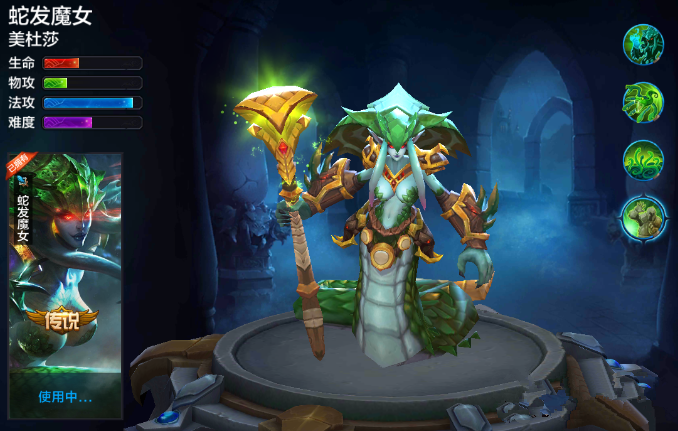Image resolution: width=678 pixels, height=431 pixels.
Task: Show the green snake strike skill
Action: 643,102
